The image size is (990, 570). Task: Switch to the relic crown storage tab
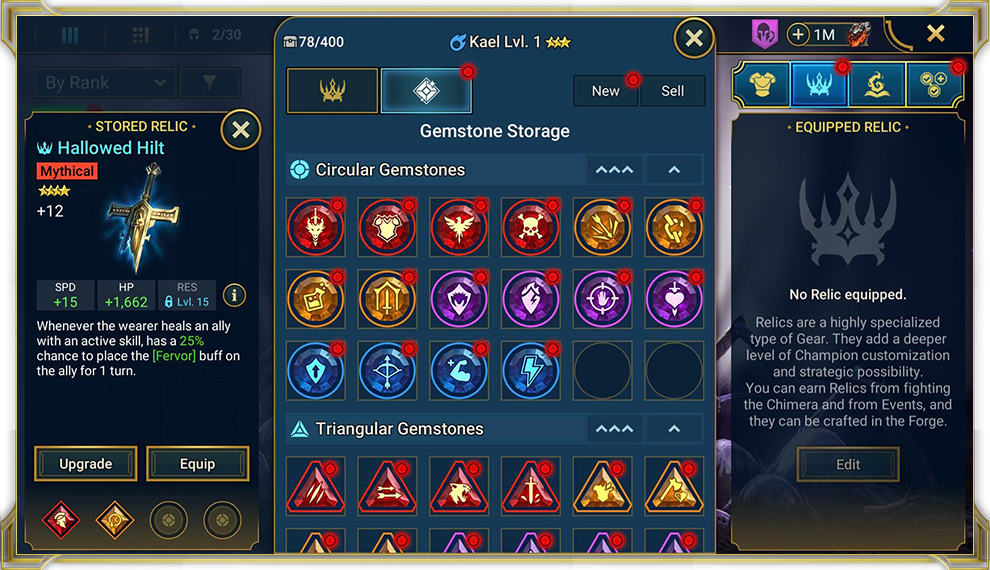point(332,91)
